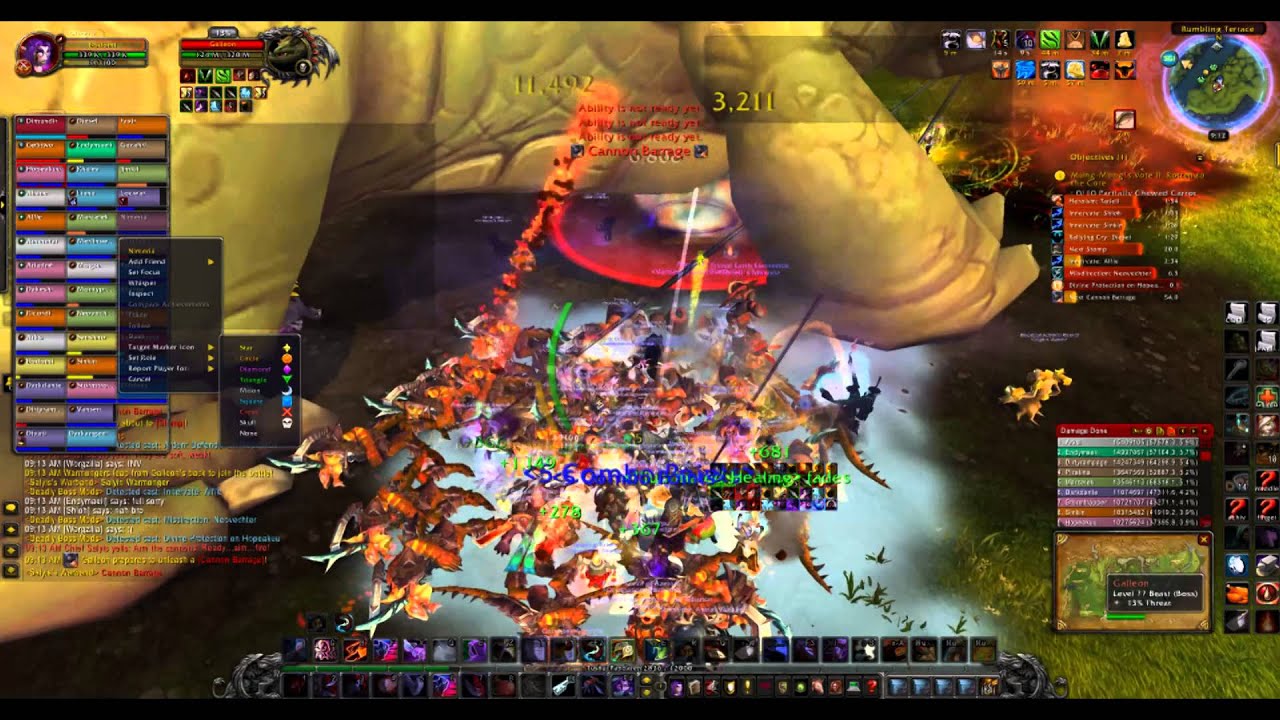Assign the Skull target marker
Image resolution: width=1280 pixels, height=720 pixels.
(x=248, y=422)
